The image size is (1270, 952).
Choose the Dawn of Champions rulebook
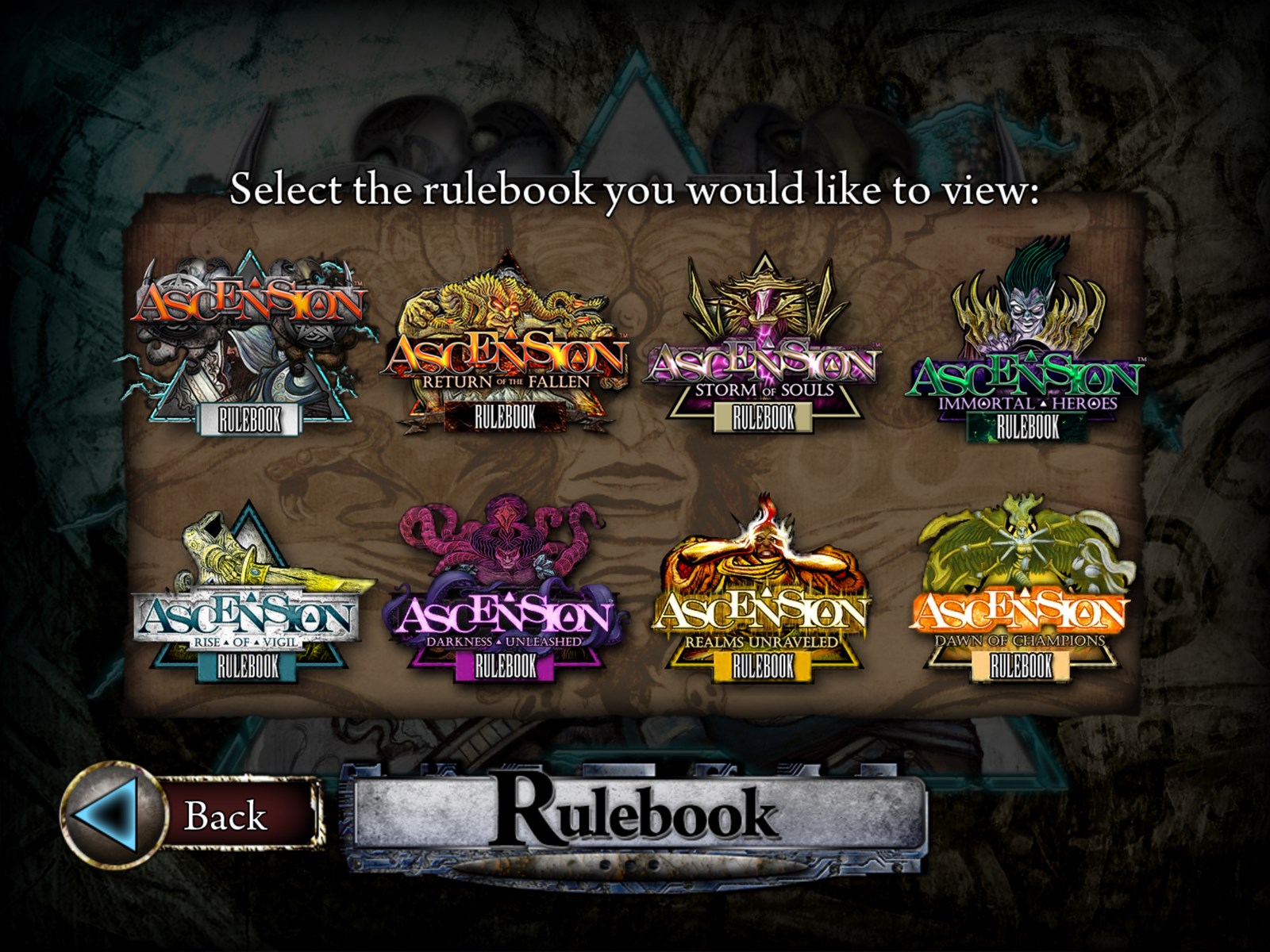point(1022,603)
